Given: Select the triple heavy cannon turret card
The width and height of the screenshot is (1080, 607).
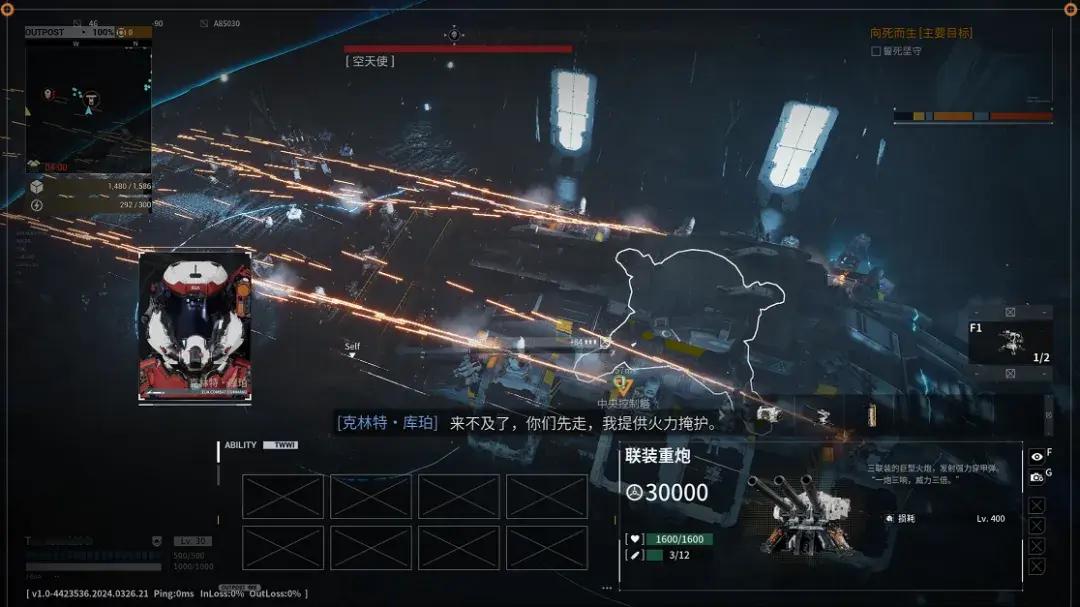Looking at the screenshot, I should [820, 515].
